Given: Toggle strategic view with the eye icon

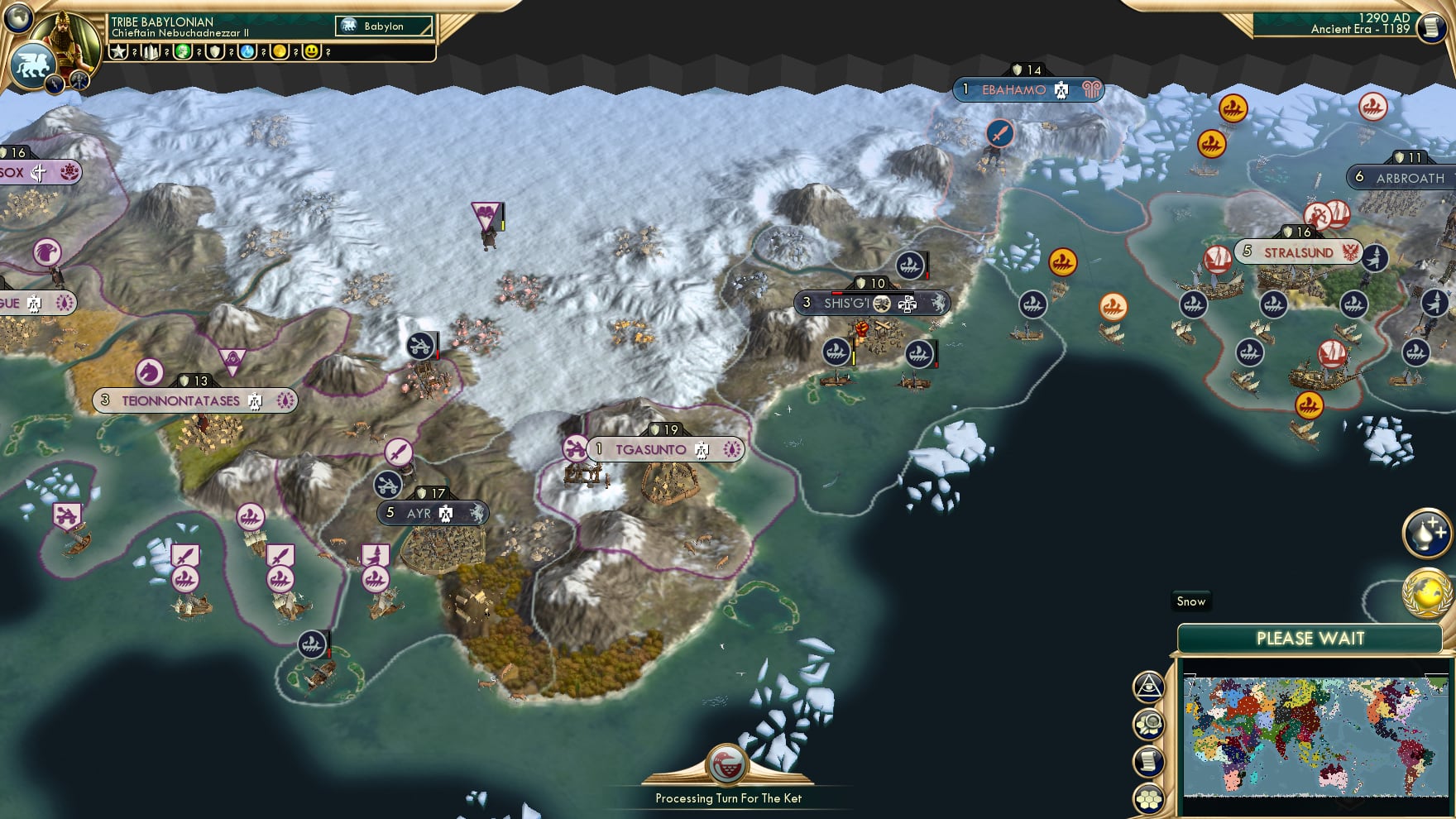Looking at the screenshot, I should [1148, 686].
